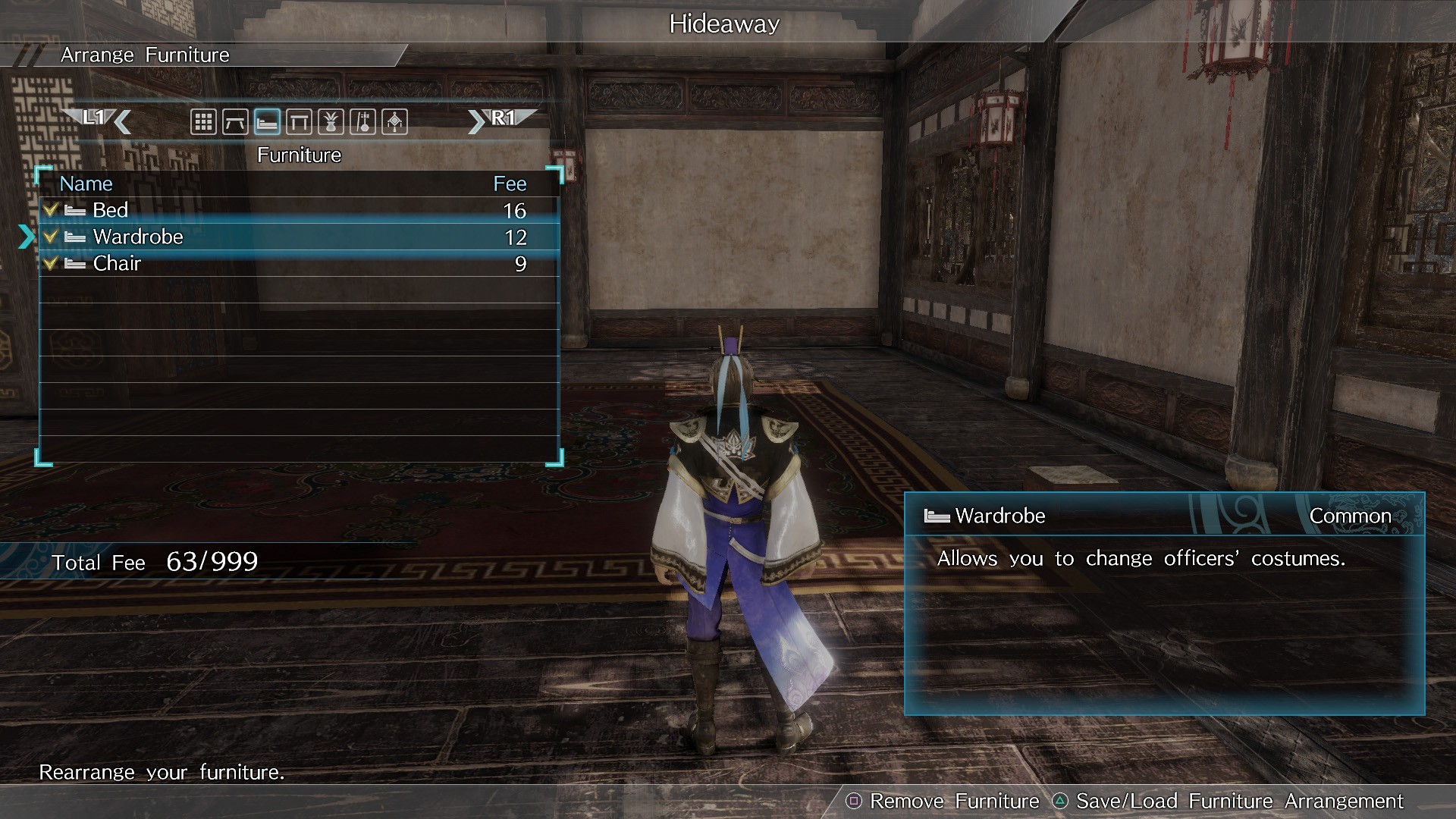Pick the hanging ornament category icon
The image size is (1456, 819).
coord(394,121)
